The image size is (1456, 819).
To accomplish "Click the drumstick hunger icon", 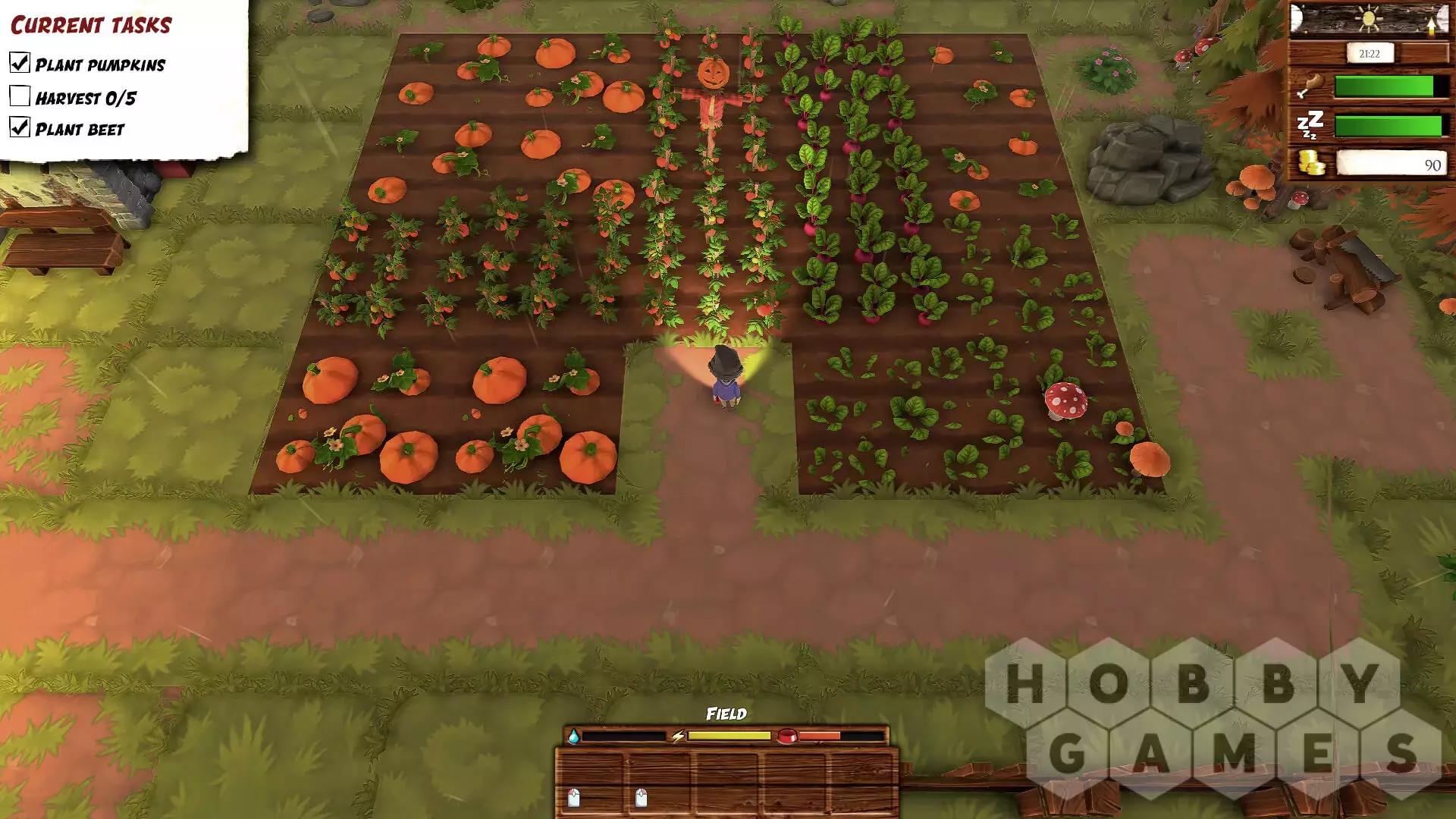I will pyautogui.click(x=1310, y=85).
